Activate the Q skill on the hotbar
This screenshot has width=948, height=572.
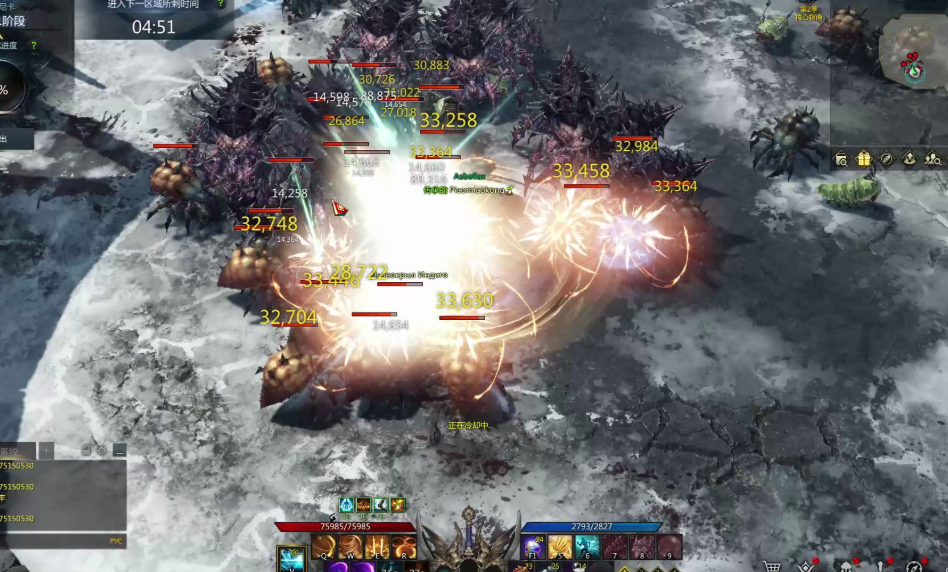(323, 546)
